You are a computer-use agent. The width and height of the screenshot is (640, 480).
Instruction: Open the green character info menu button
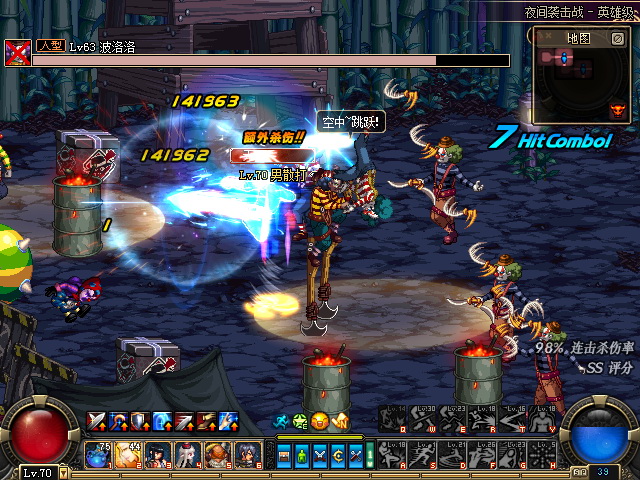point(301,455)
